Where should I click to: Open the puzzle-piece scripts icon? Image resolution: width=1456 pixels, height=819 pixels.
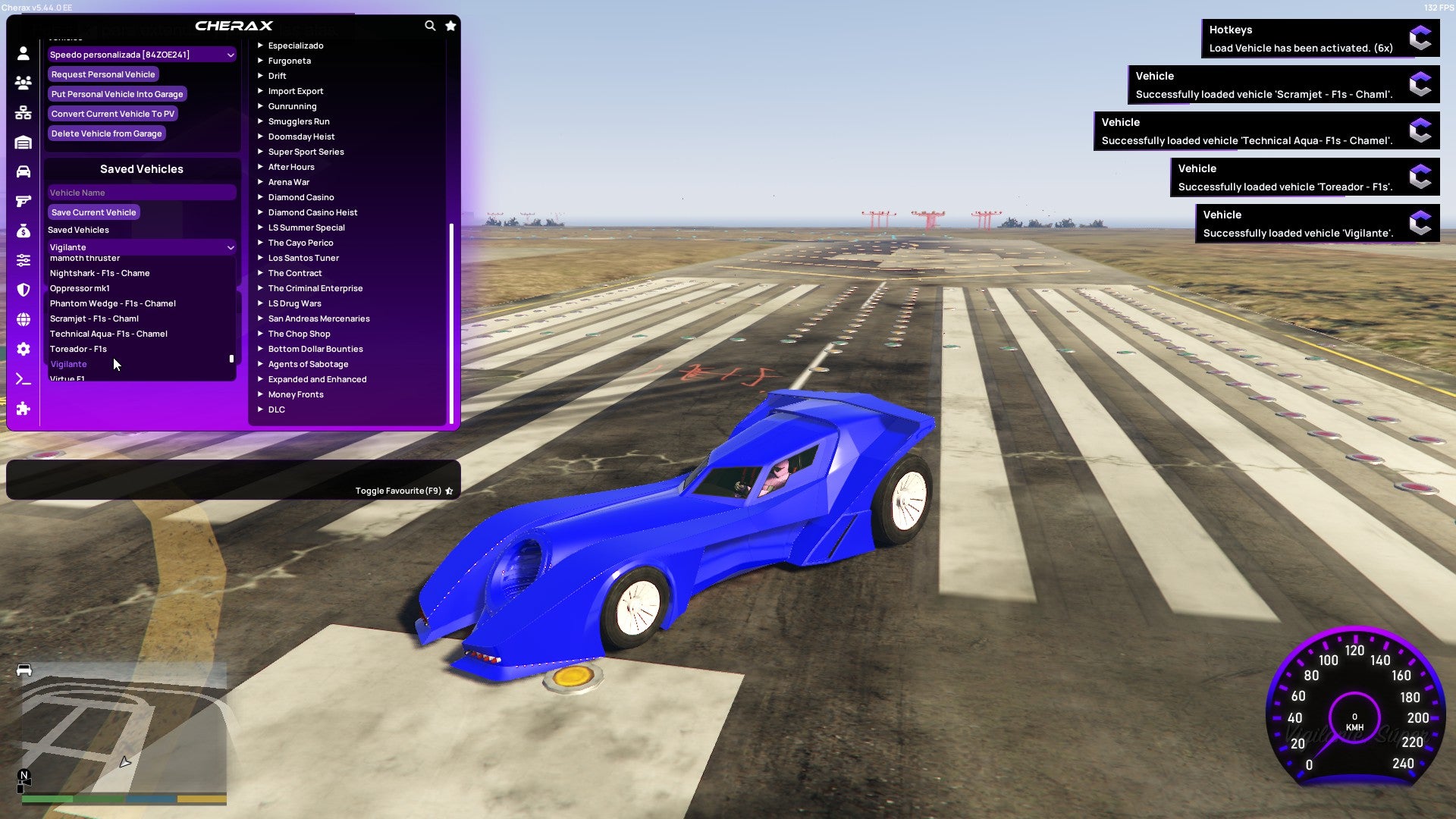pos(23,409)
